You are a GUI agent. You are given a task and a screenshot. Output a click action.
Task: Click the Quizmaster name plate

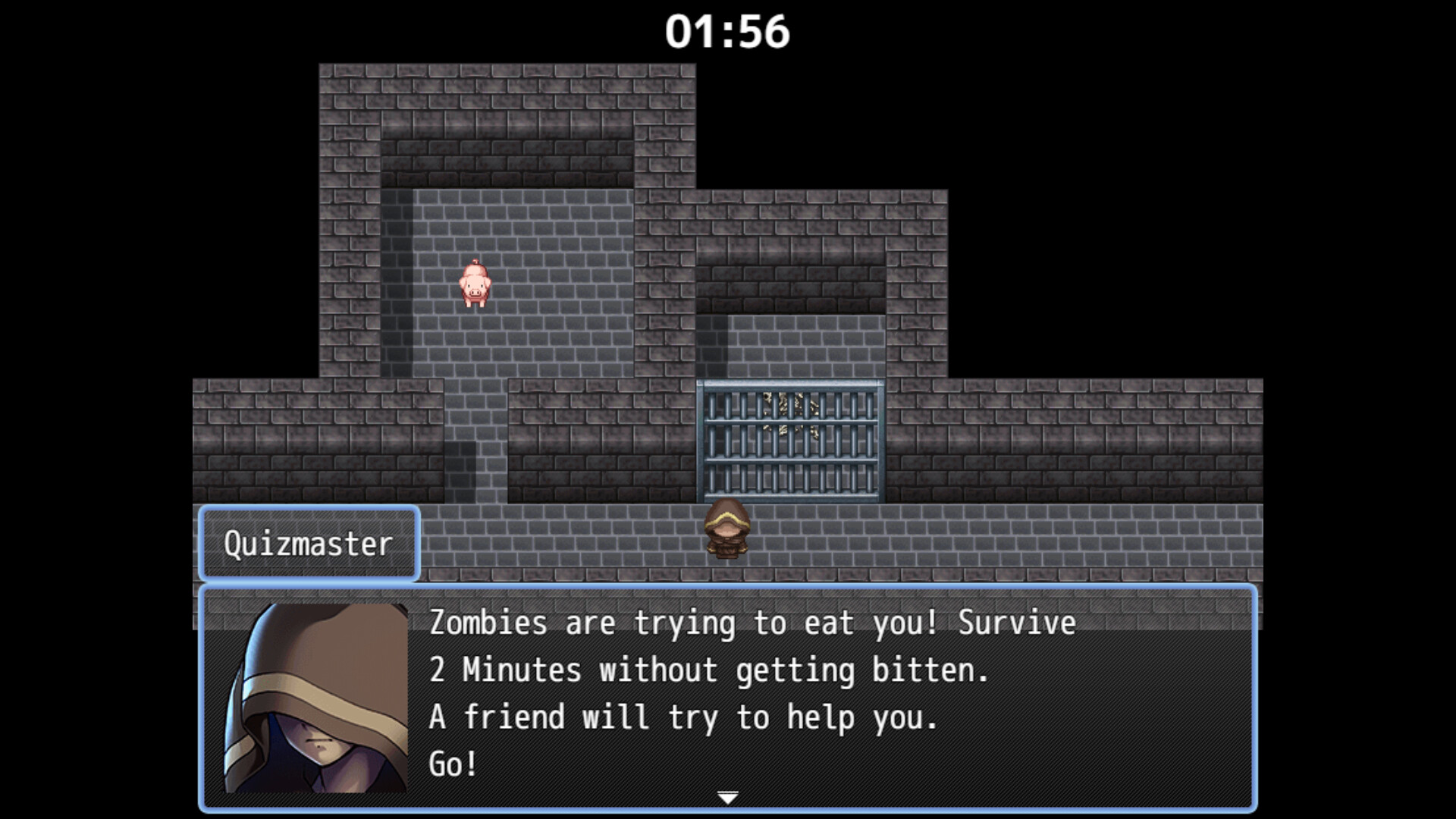pos(308,543)
